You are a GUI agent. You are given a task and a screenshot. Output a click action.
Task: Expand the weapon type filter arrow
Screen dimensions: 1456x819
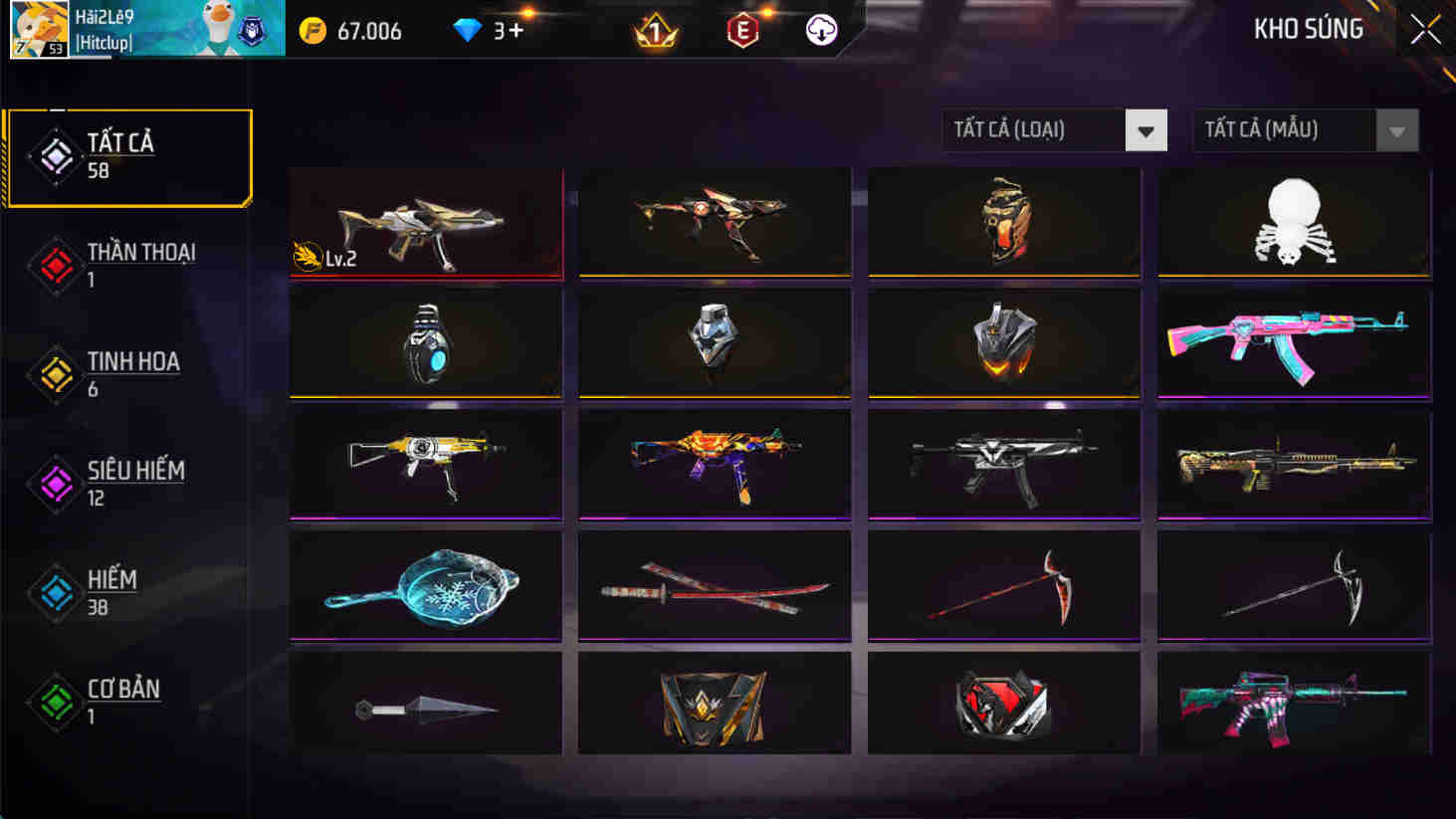tap(1146, 129)
